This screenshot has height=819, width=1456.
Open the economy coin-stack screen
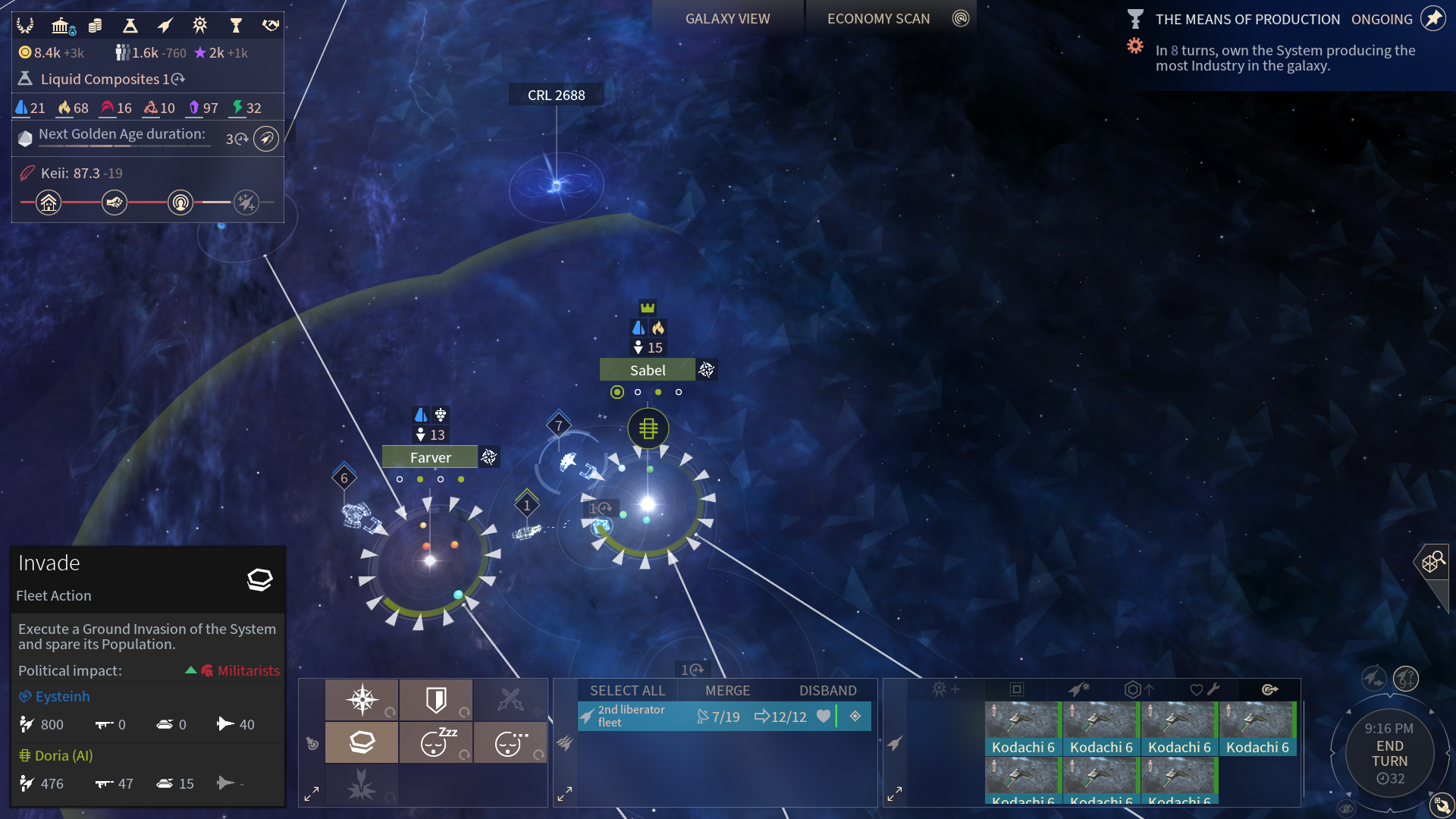tap(96, 26)
